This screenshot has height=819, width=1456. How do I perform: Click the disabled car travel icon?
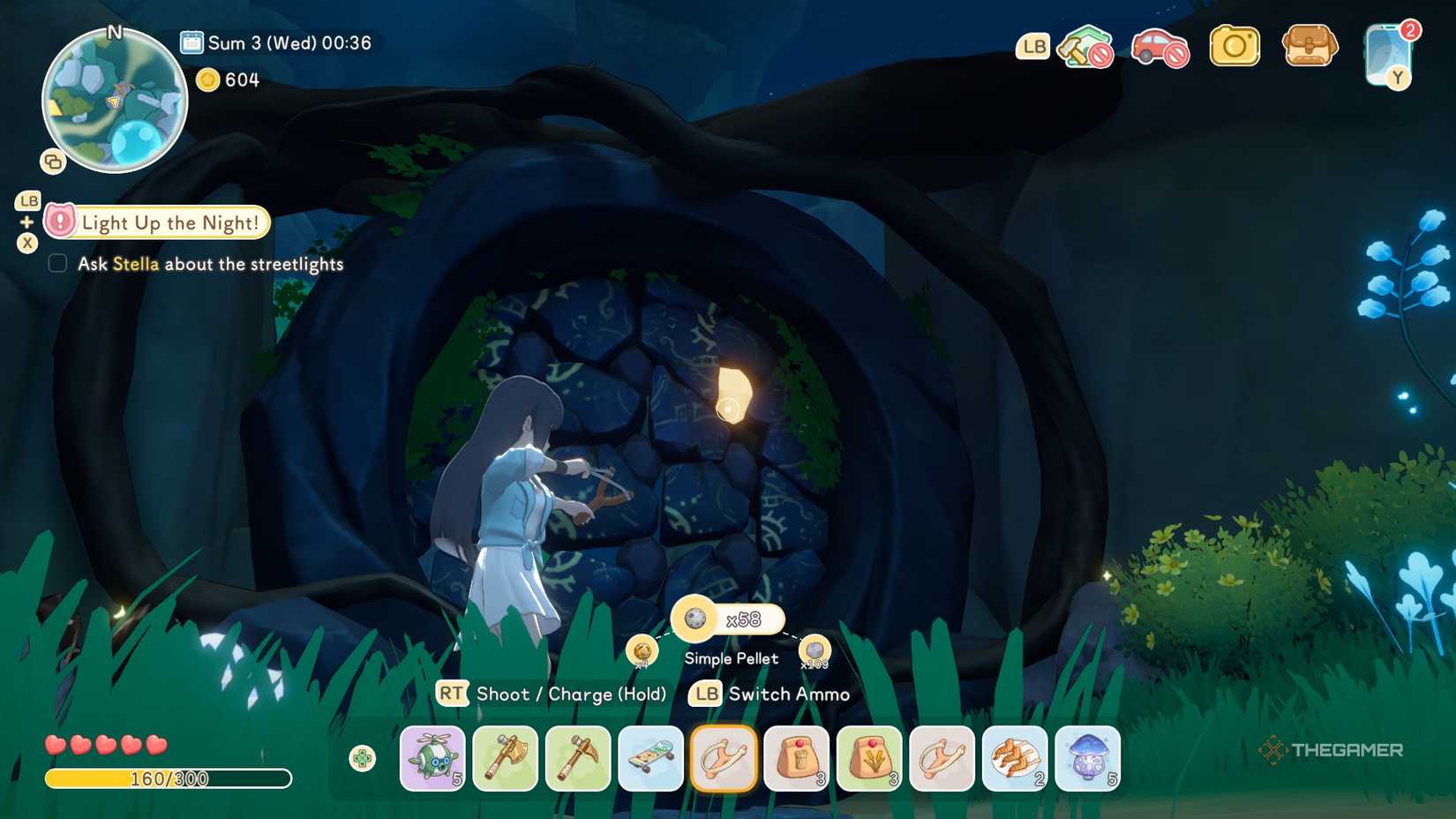point(1160,46)
